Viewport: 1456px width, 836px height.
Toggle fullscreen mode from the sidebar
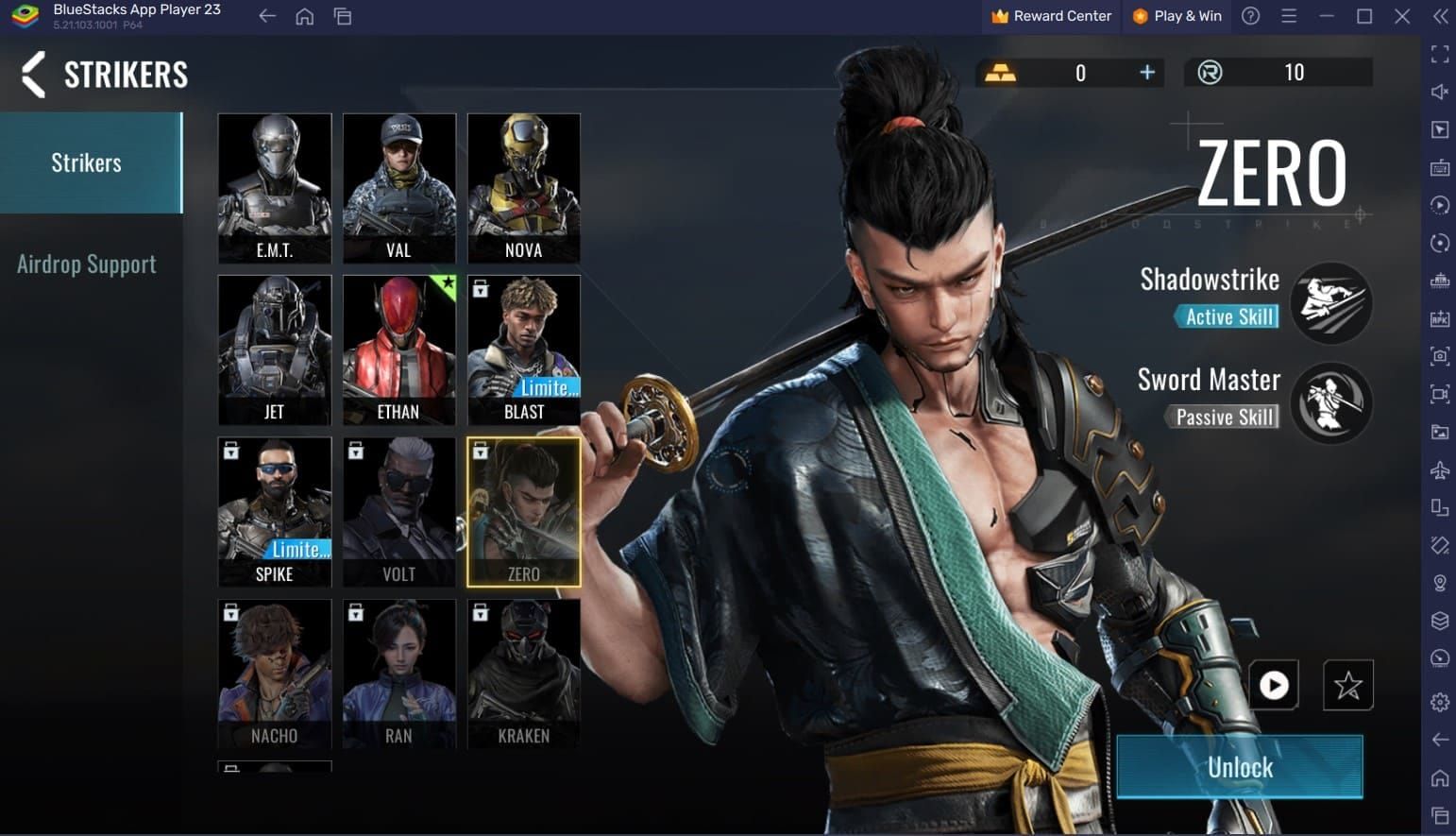[x=1440, y=54]
